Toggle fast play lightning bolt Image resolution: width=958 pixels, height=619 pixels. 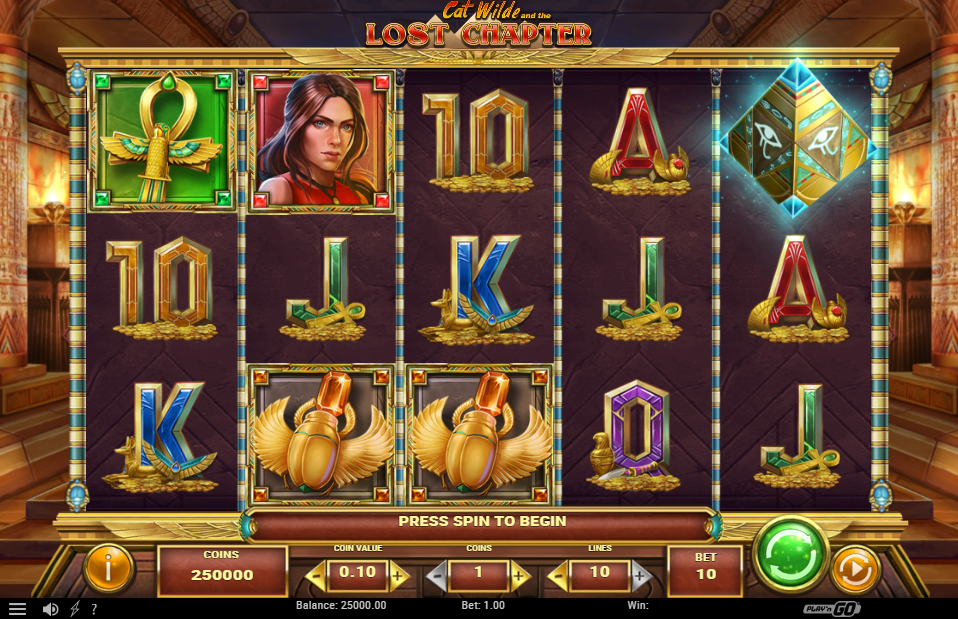click(x=75, y=608)
